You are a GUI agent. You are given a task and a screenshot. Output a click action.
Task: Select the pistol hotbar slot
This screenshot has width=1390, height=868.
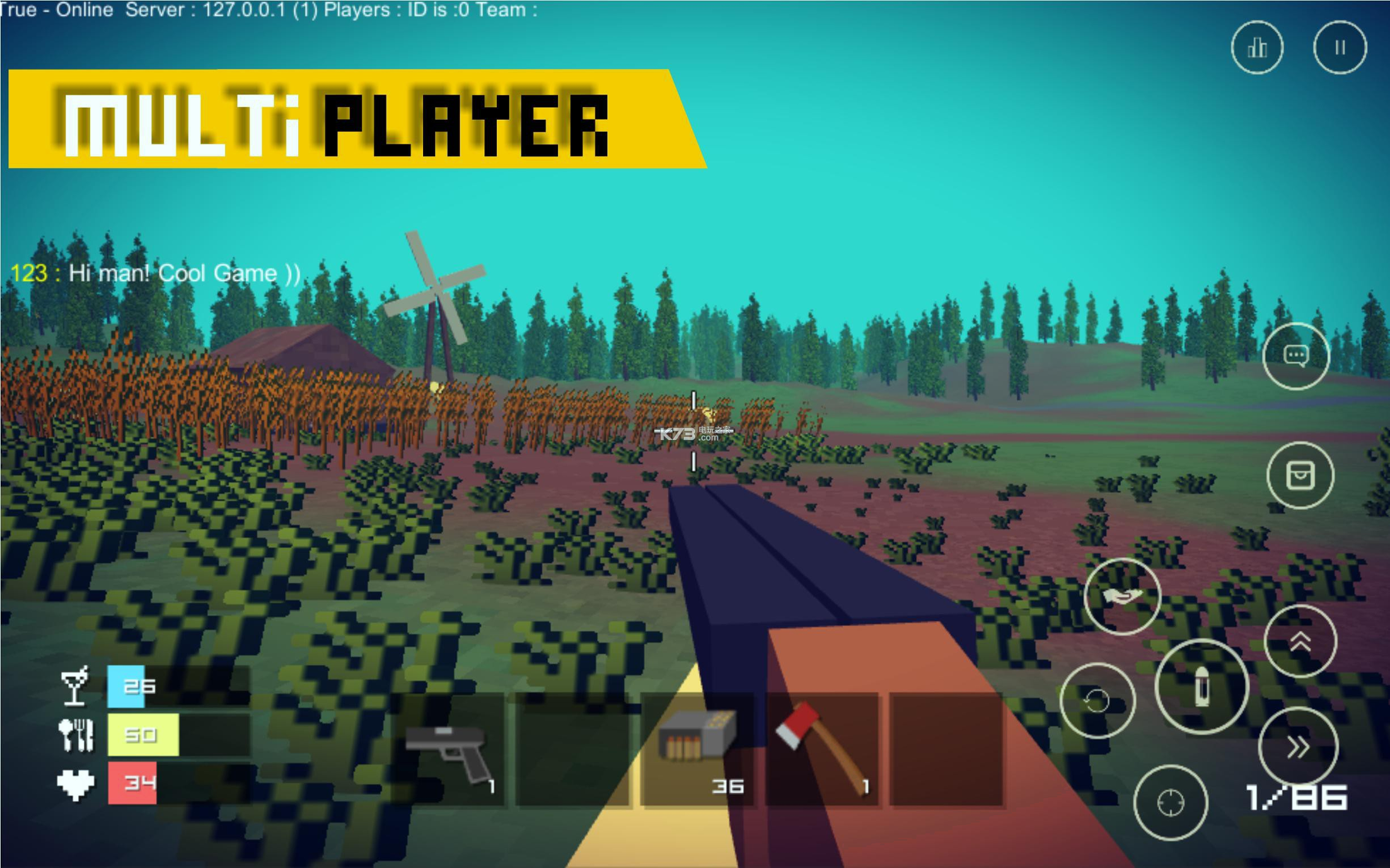[449, 750]
